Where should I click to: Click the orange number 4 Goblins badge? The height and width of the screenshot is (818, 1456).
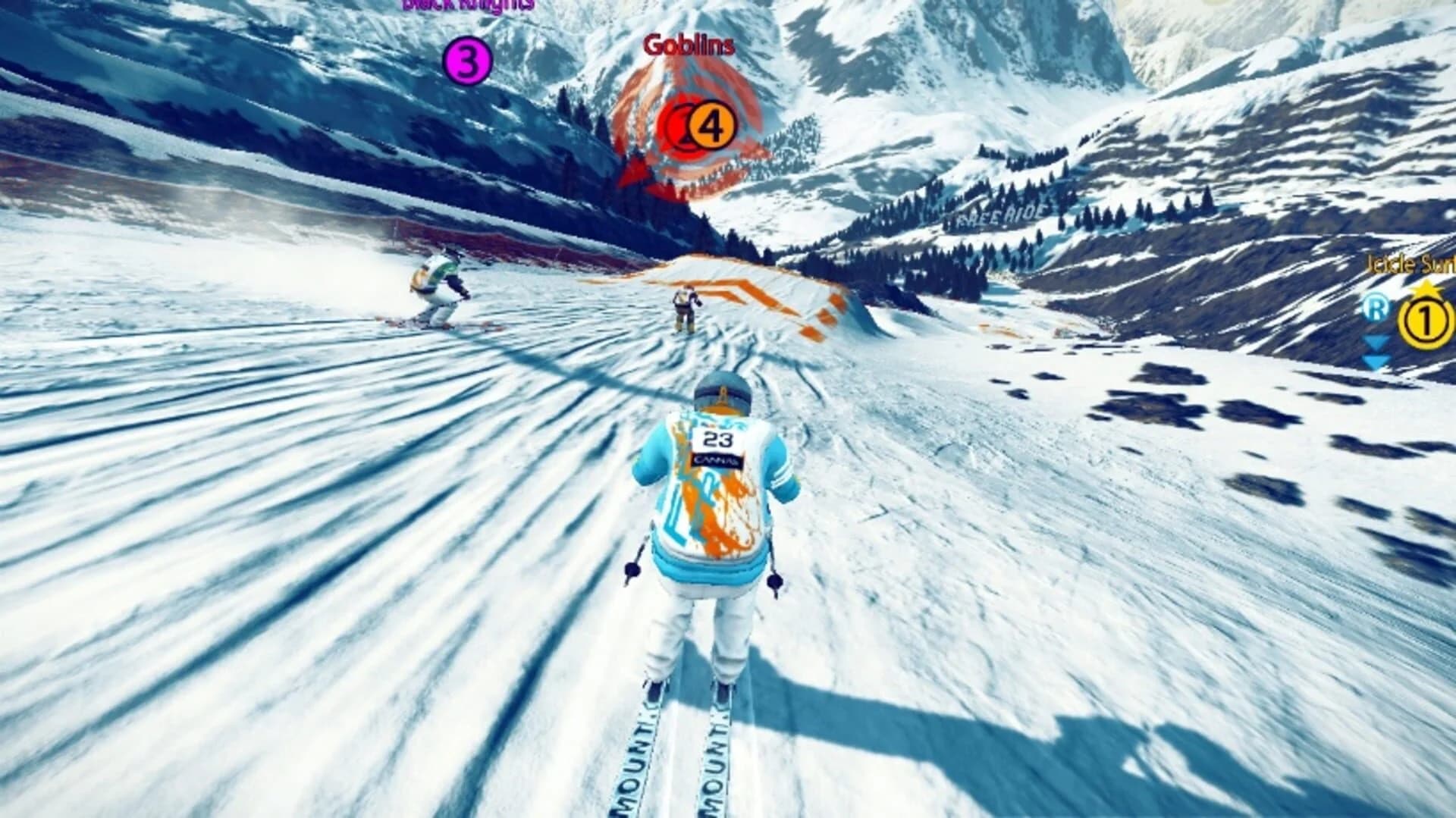pos(711,124)
